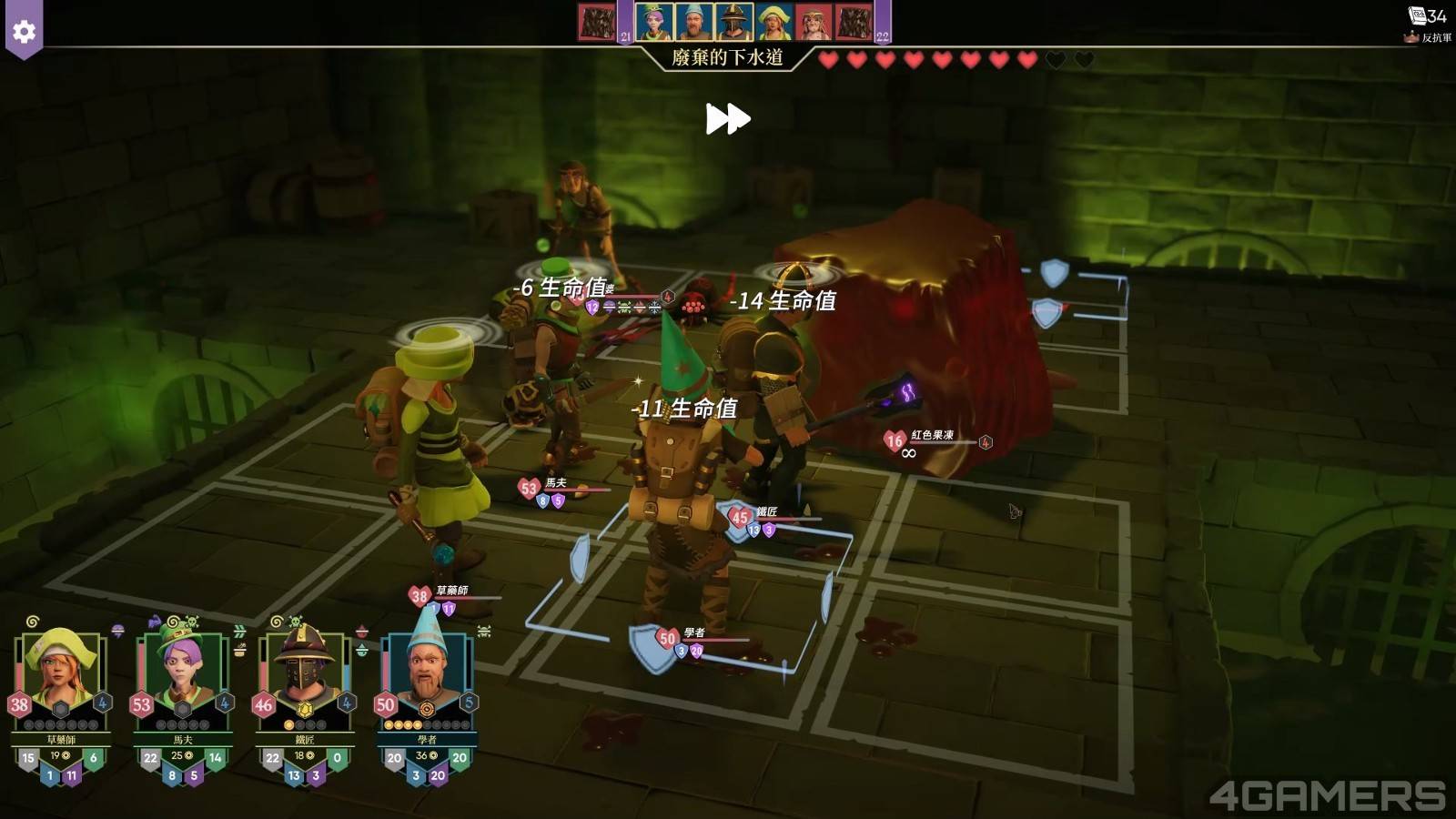Click the blacksmith's yellow hexagon emblem
Image resolution: width=1456 pixels, height=819 pixels.
point(305,710)
